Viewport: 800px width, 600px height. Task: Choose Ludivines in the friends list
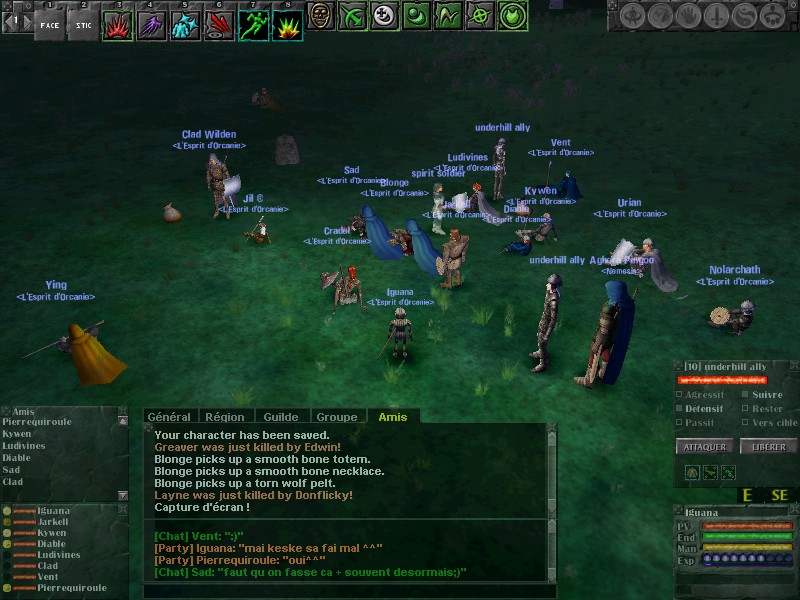point(24,446)
